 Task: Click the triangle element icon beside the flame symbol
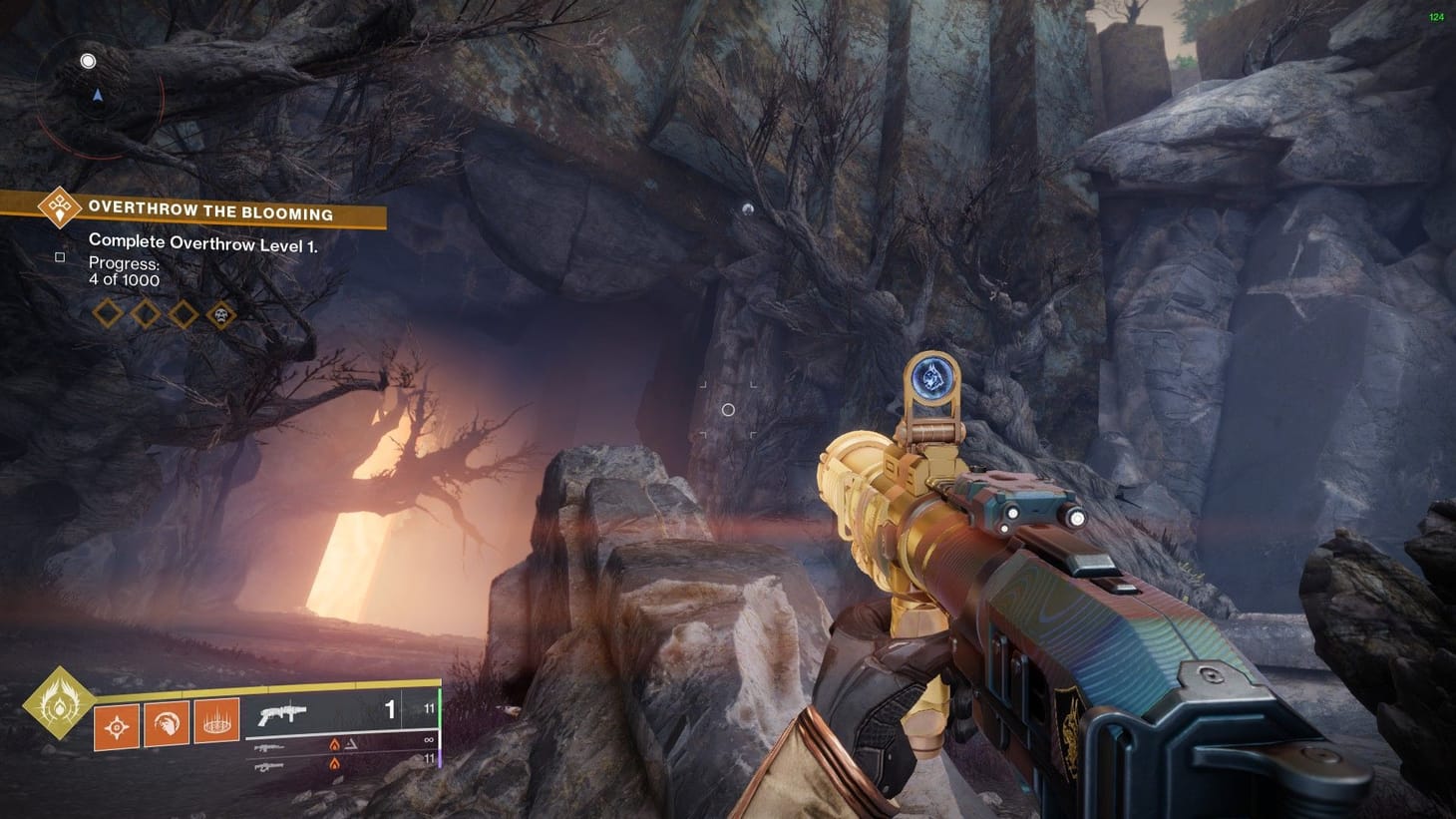[351, 744]
